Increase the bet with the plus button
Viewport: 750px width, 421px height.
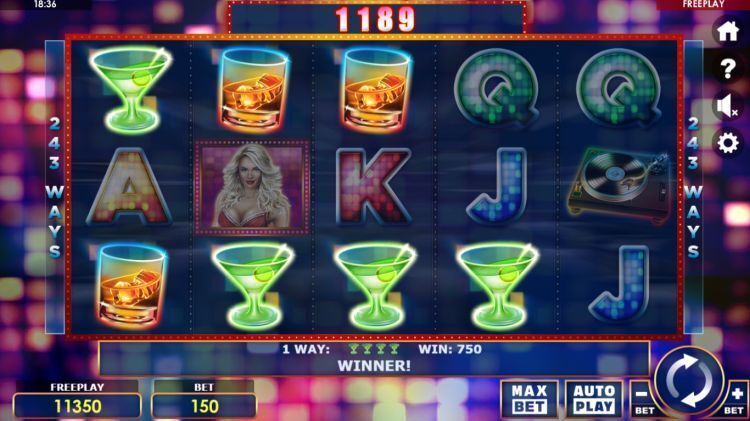tap(736, 396)
